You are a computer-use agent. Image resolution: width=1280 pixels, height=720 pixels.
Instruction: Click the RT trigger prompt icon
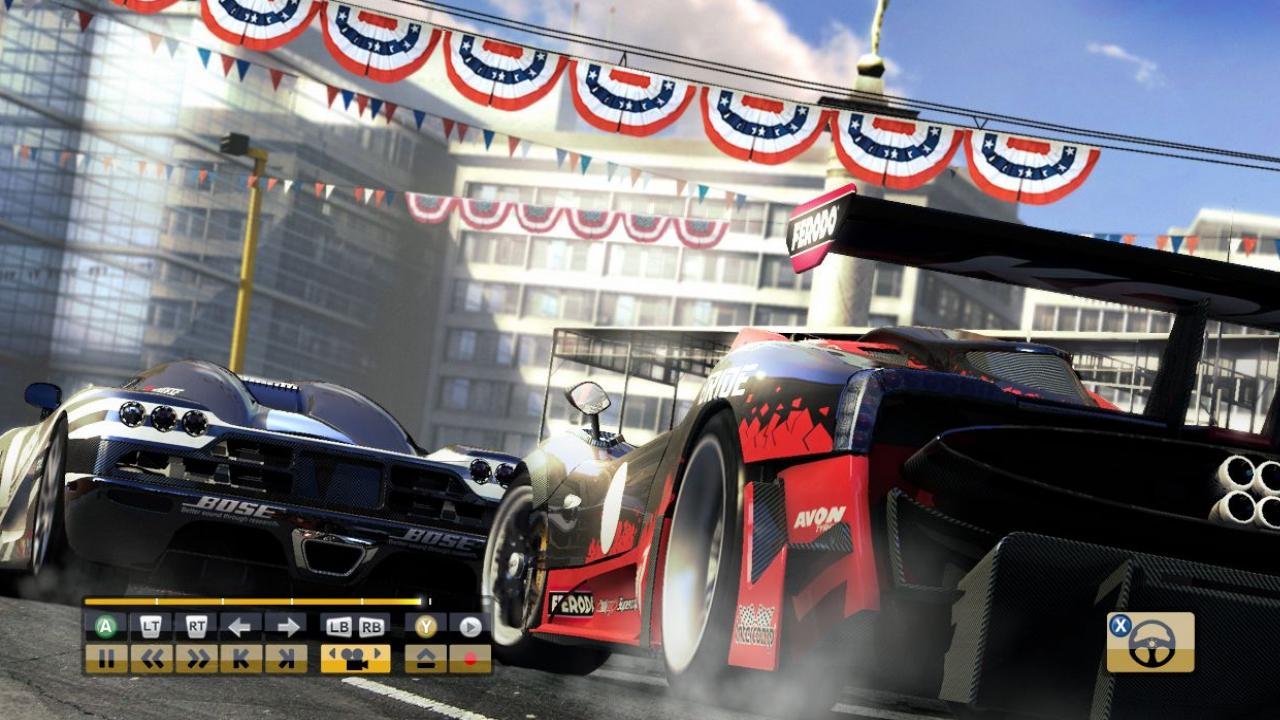(196, 623)
